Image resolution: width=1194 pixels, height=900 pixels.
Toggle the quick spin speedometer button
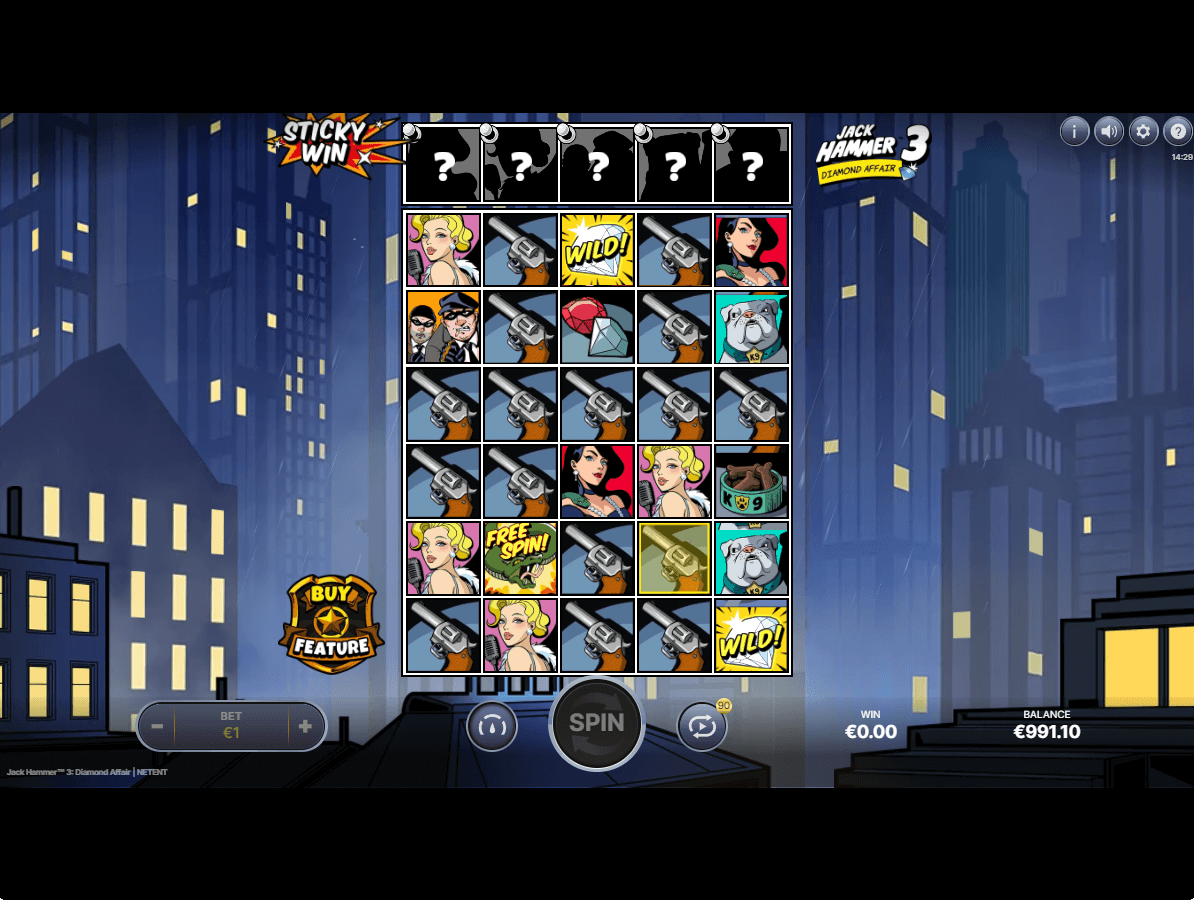click(492, 727)
